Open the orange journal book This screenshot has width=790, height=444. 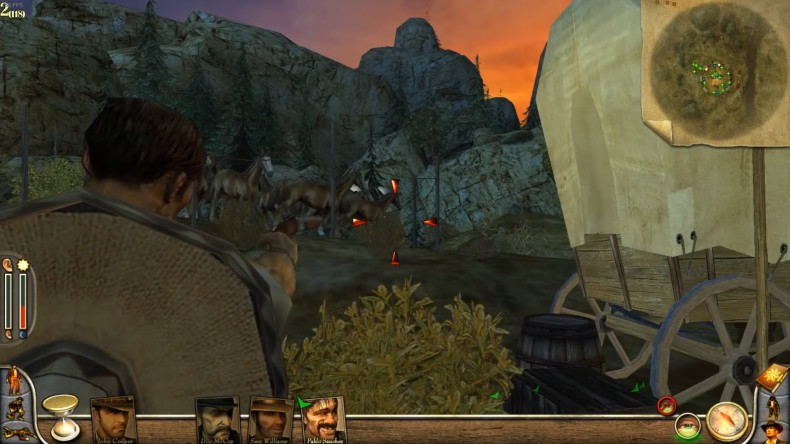pos(772,378)
